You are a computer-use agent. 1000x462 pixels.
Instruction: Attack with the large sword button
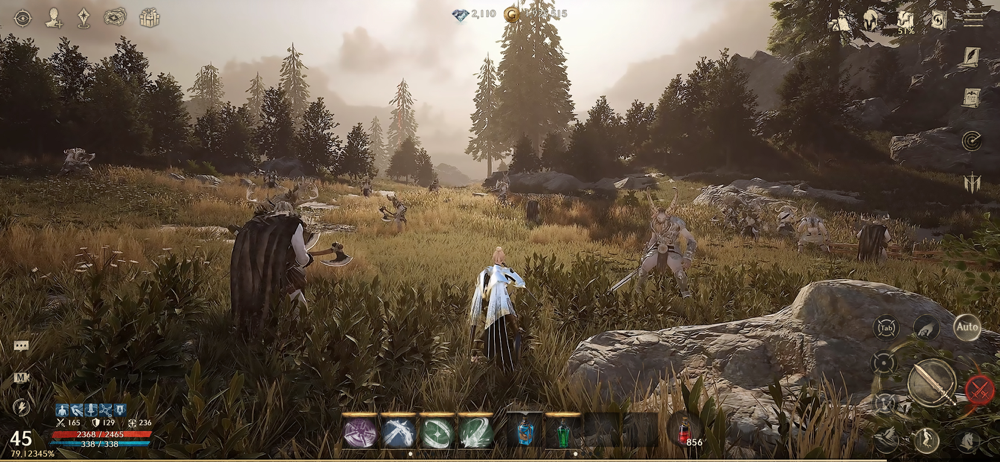click(x=931, y=382)
